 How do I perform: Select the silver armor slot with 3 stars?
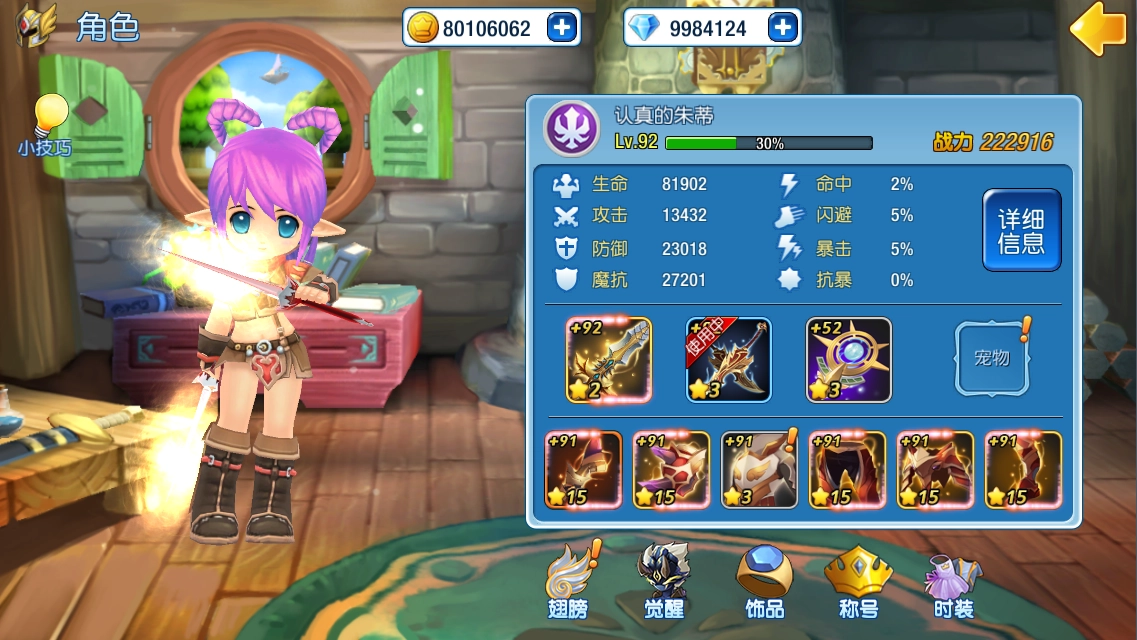[x=759, y=470]
